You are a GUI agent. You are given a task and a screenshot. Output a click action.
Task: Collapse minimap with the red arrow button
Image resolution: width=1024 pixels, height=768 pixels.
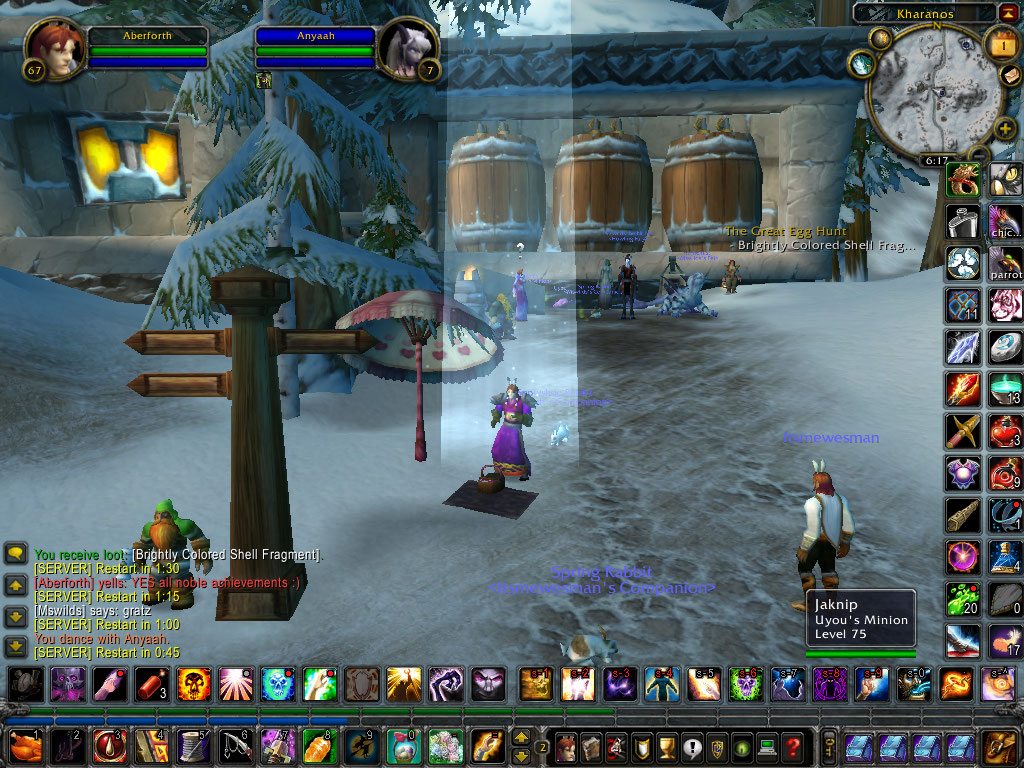(1007, 12)
